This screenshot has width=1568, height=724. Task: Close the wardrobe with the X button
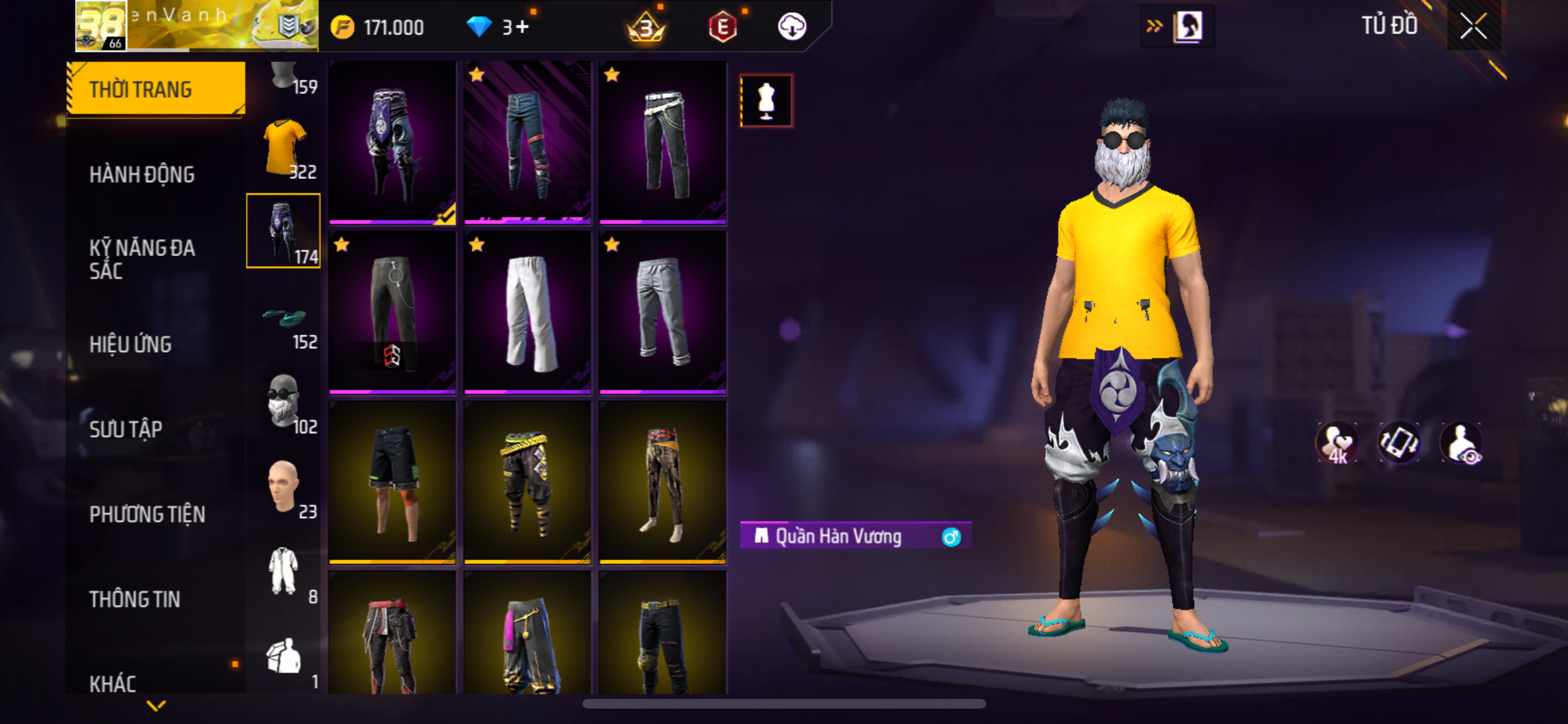click(x=1473, y=26)
